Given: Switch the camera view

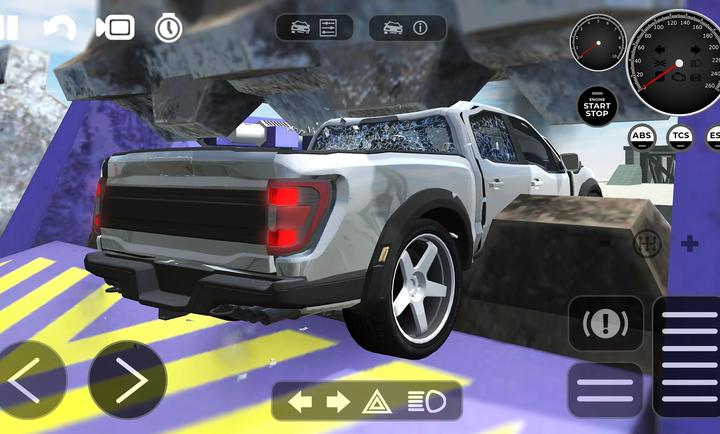Looking at the screenshot, I should 115,28.
